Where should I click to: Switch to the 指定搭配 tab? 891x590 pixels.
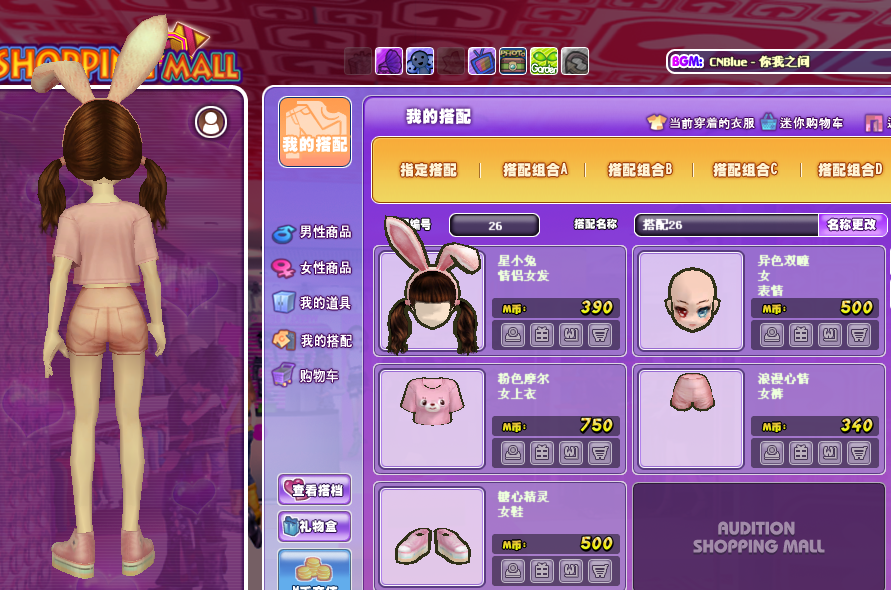click(428, 170)
